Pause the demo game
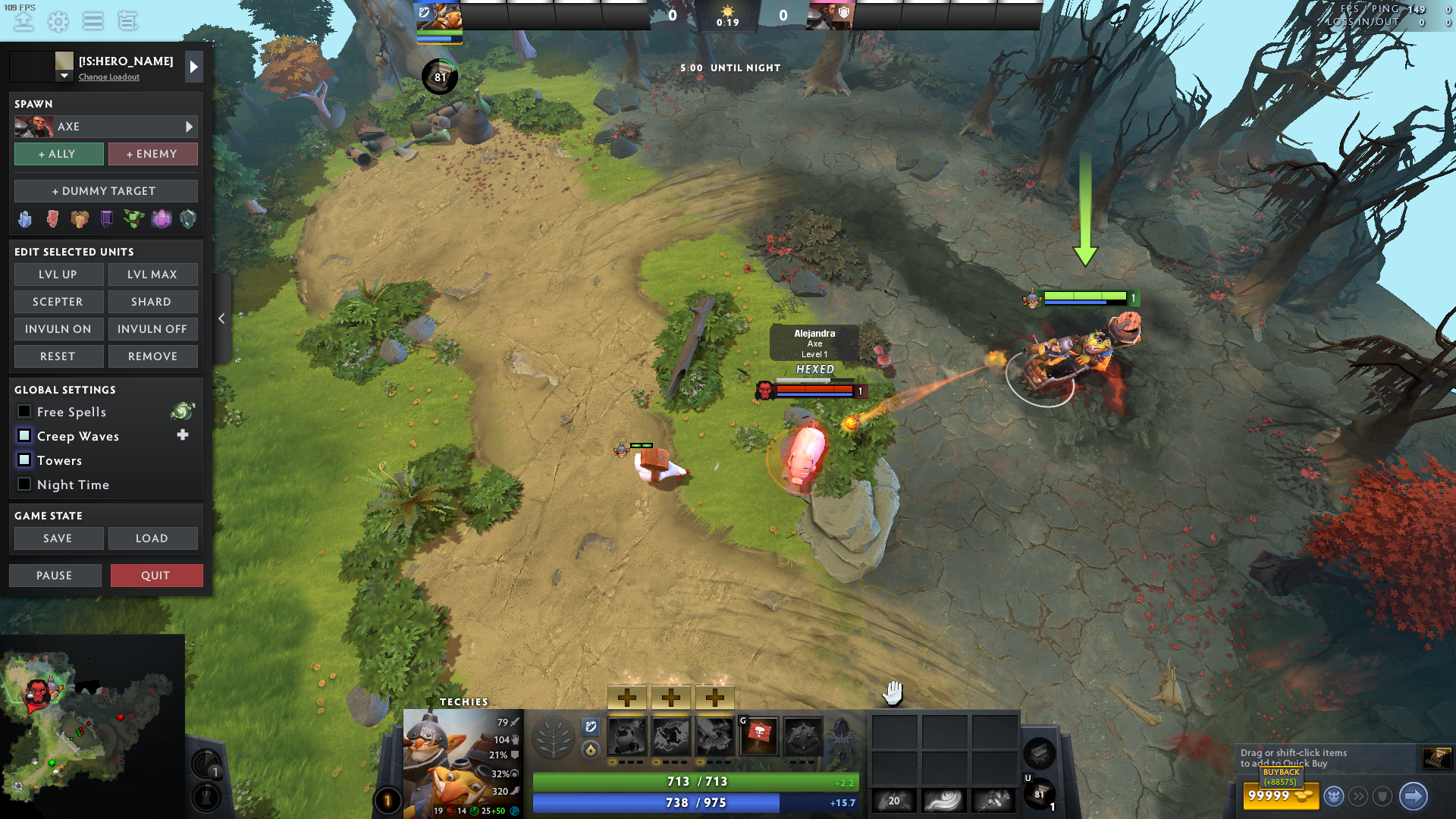 55,576
